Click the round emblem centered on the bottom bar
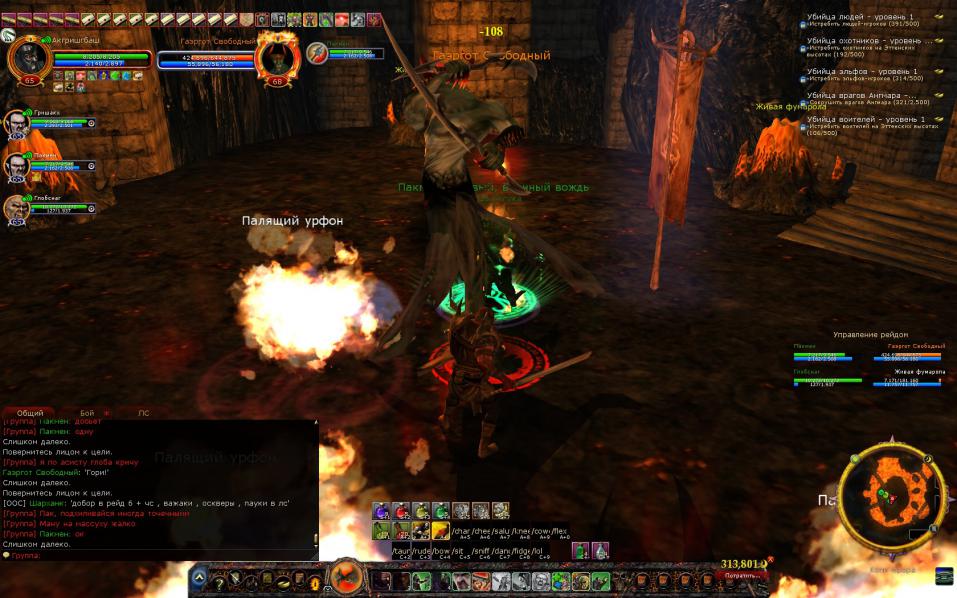 tap(346, 577)
